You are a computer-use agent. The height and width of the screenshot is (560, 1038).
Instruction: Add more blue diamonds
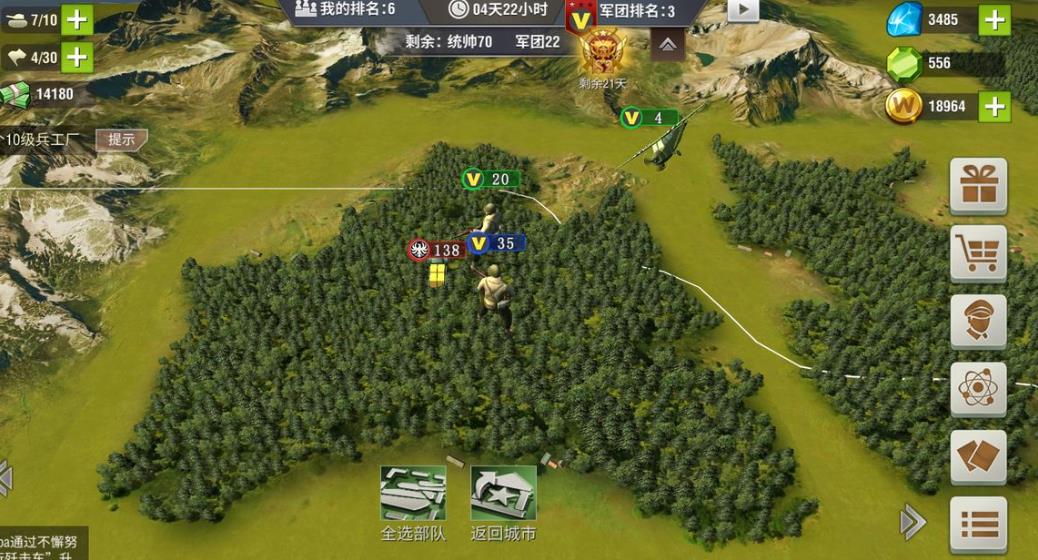(x=993, y=19)
